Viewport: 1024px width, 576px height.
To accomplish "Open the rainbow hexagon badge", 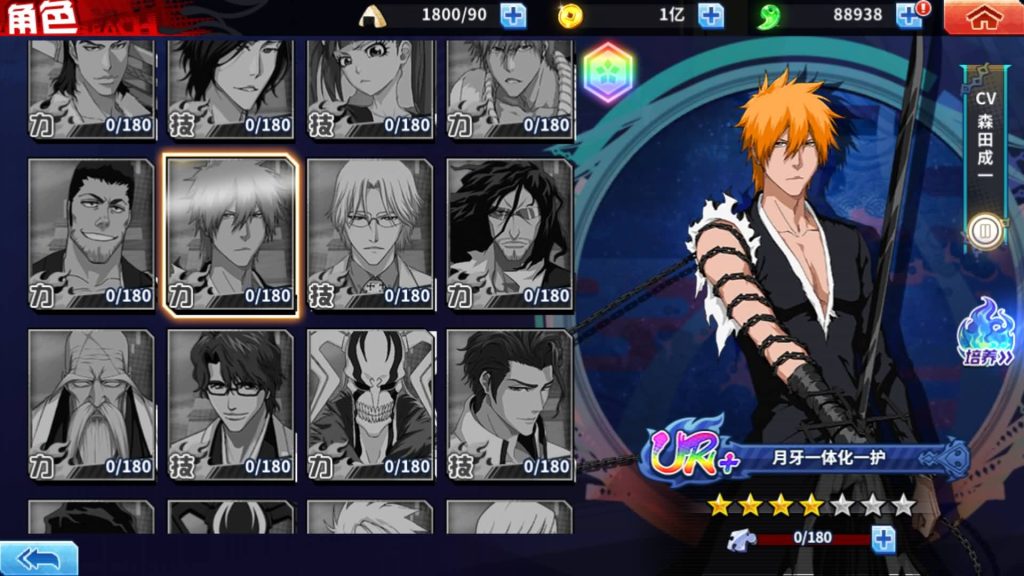I will 608,74.
